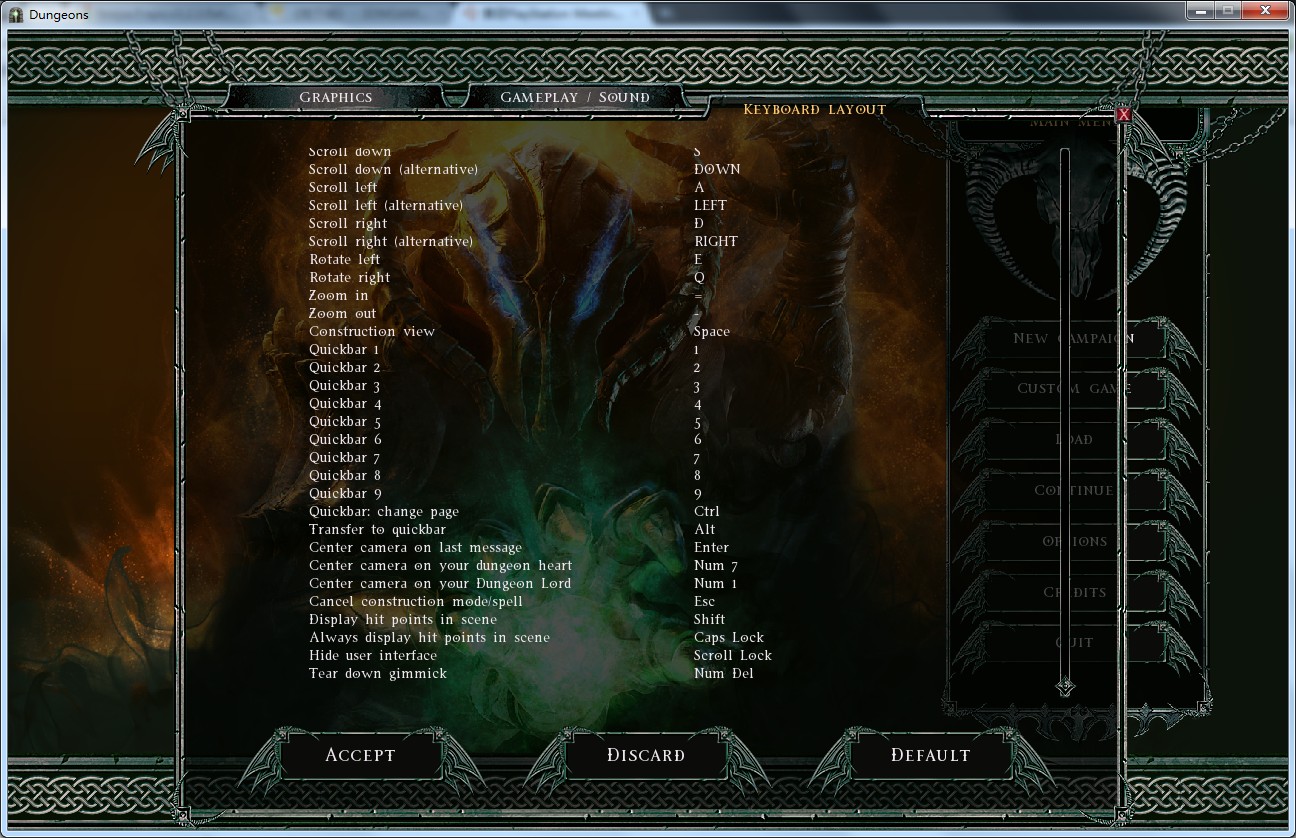The image size is (1296, 838).
Task: Rebind the Rotate left key
Action: coord(698,260)
